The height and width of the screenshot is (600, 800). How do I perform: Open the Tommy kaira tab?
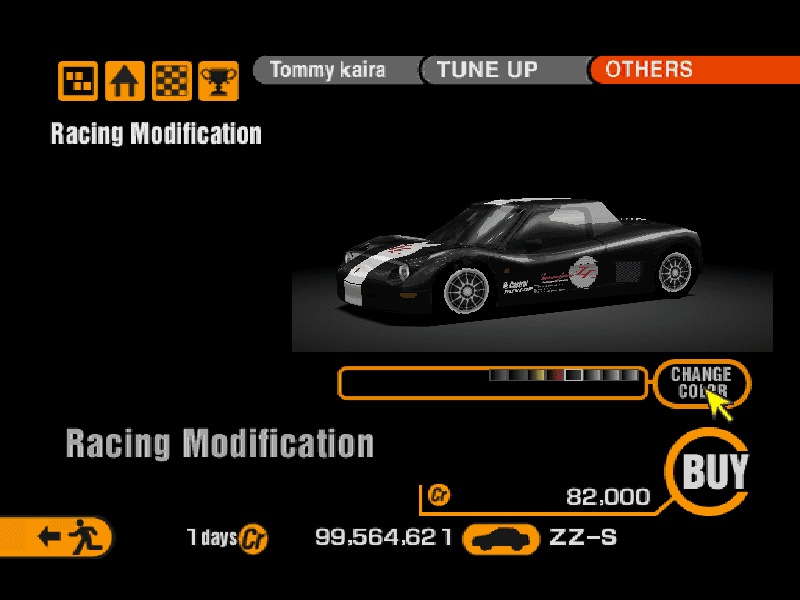(327, 70)
